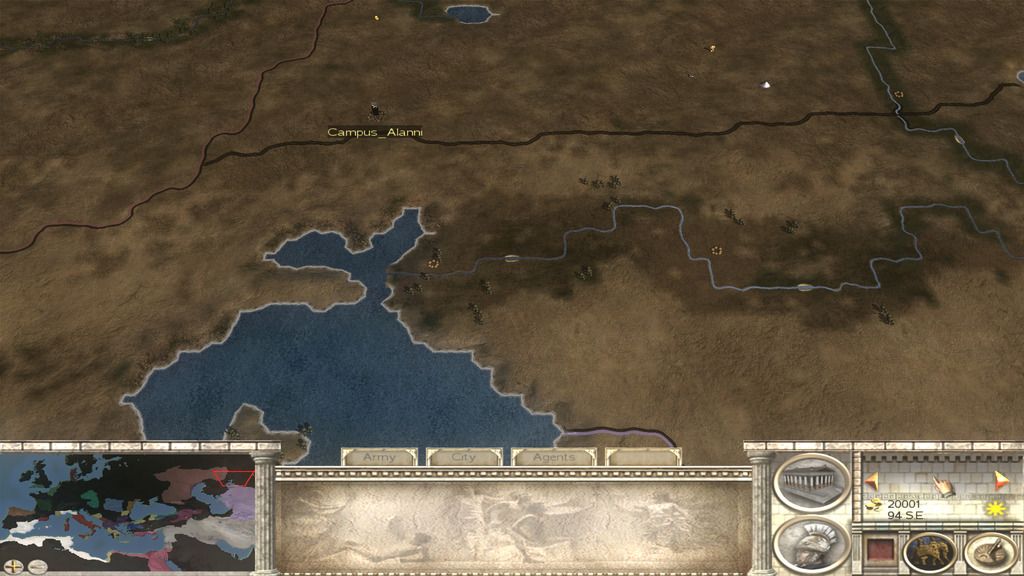Viewport: 1024px width, 576px height.
Task: Select the Agents tab
Action: pos(554,457)
